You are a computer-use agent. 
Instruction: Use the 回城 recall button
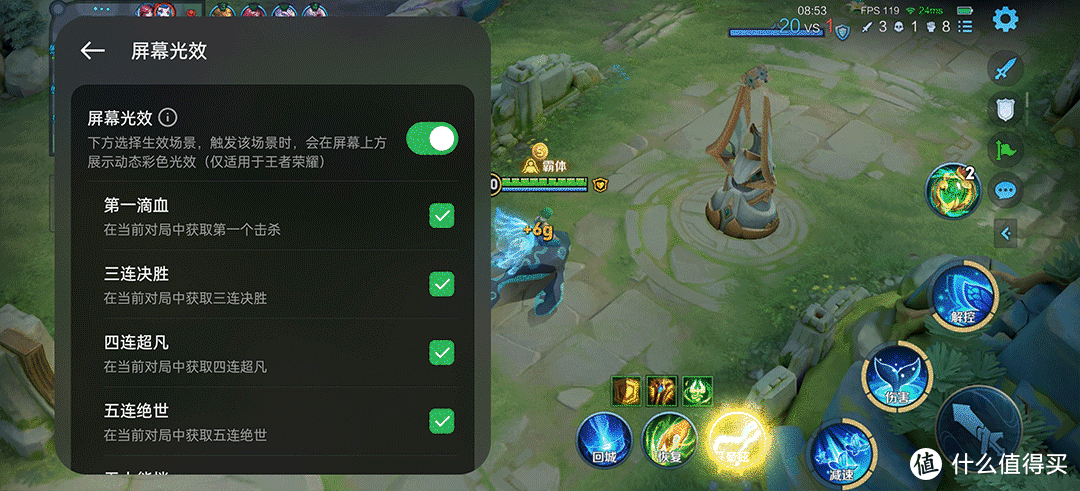click(603, 440)
